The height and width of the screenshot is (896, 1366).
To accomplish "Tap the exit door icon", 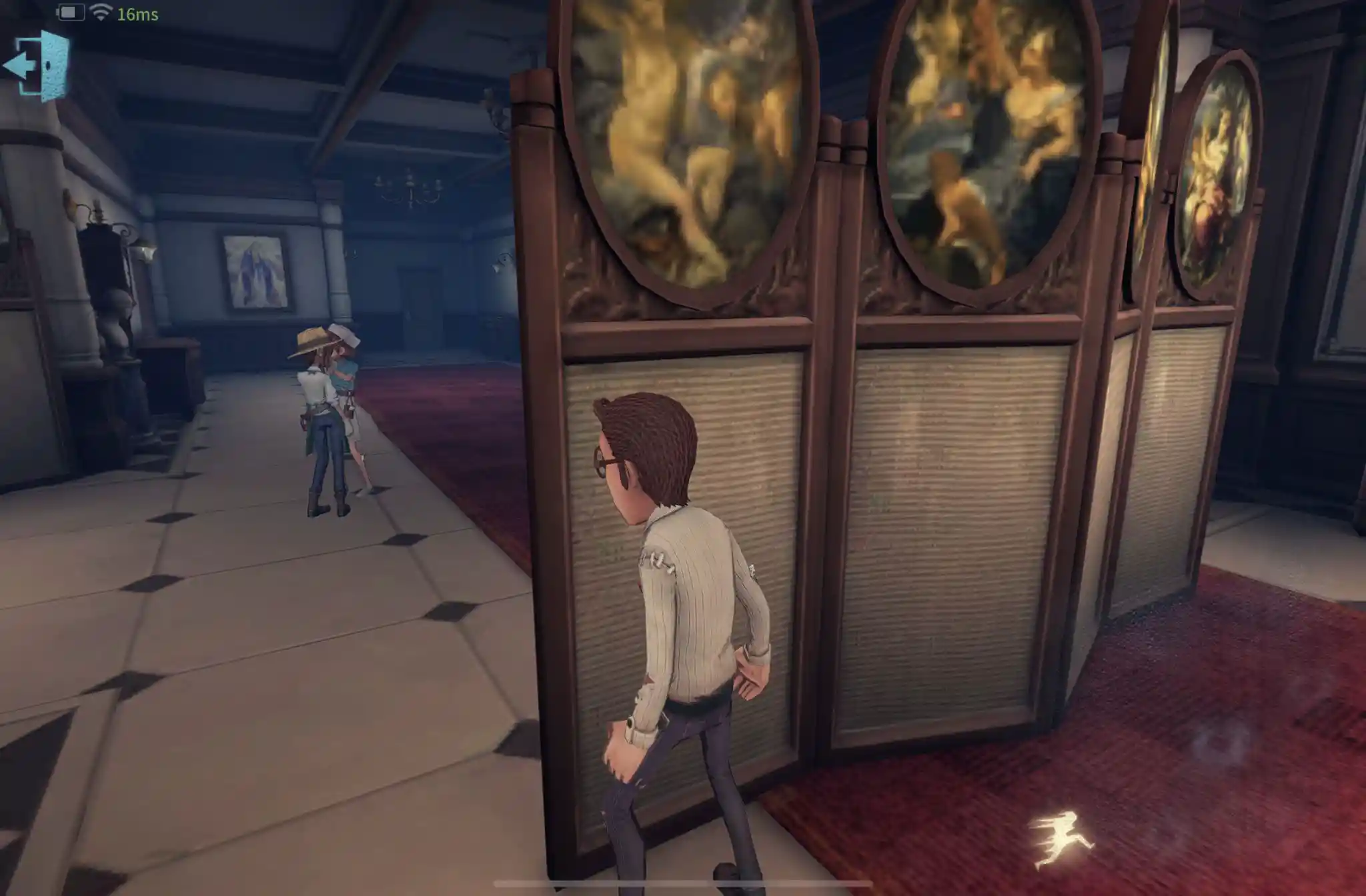I will coord(37,66).
